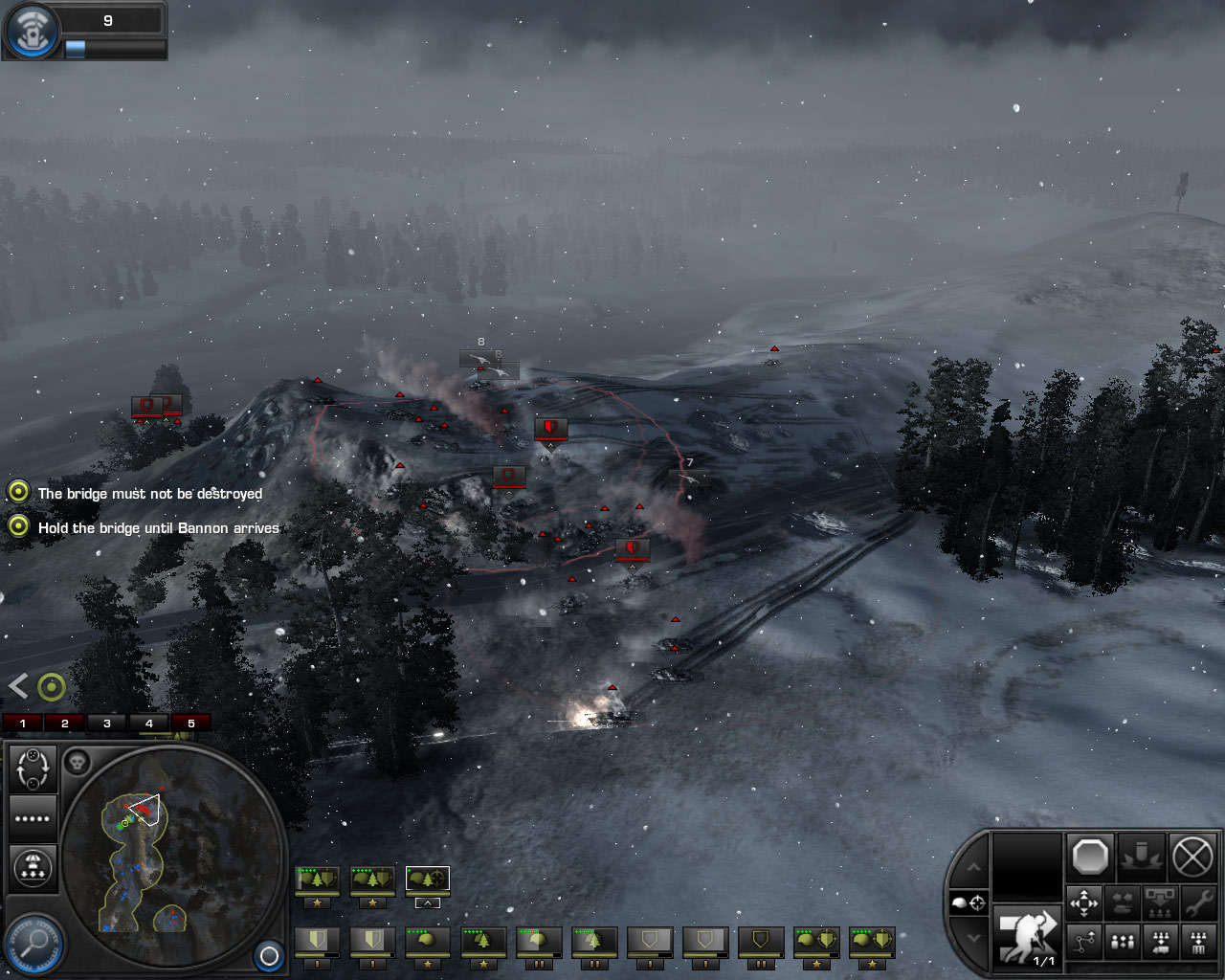Click the skull icon above the minimap

coord(77,763)
